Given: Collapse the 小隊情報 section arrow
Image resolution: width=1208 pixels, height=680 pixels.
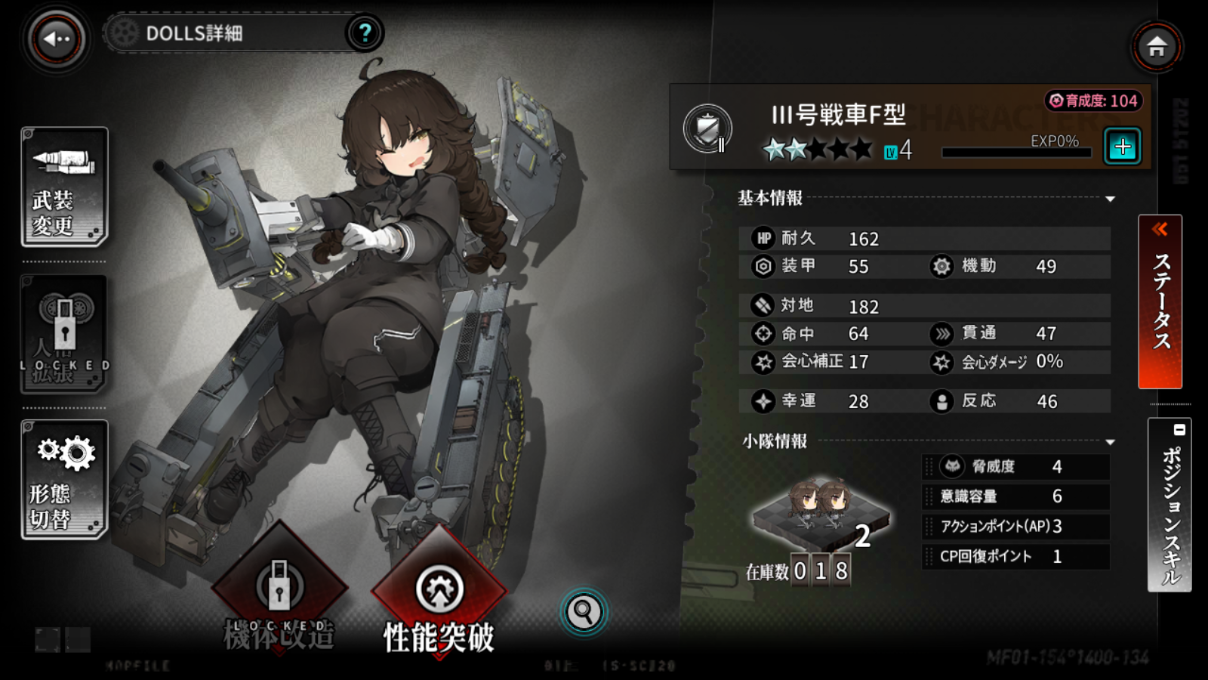Looking at the screenshot, I should (x=1110, y=442).
